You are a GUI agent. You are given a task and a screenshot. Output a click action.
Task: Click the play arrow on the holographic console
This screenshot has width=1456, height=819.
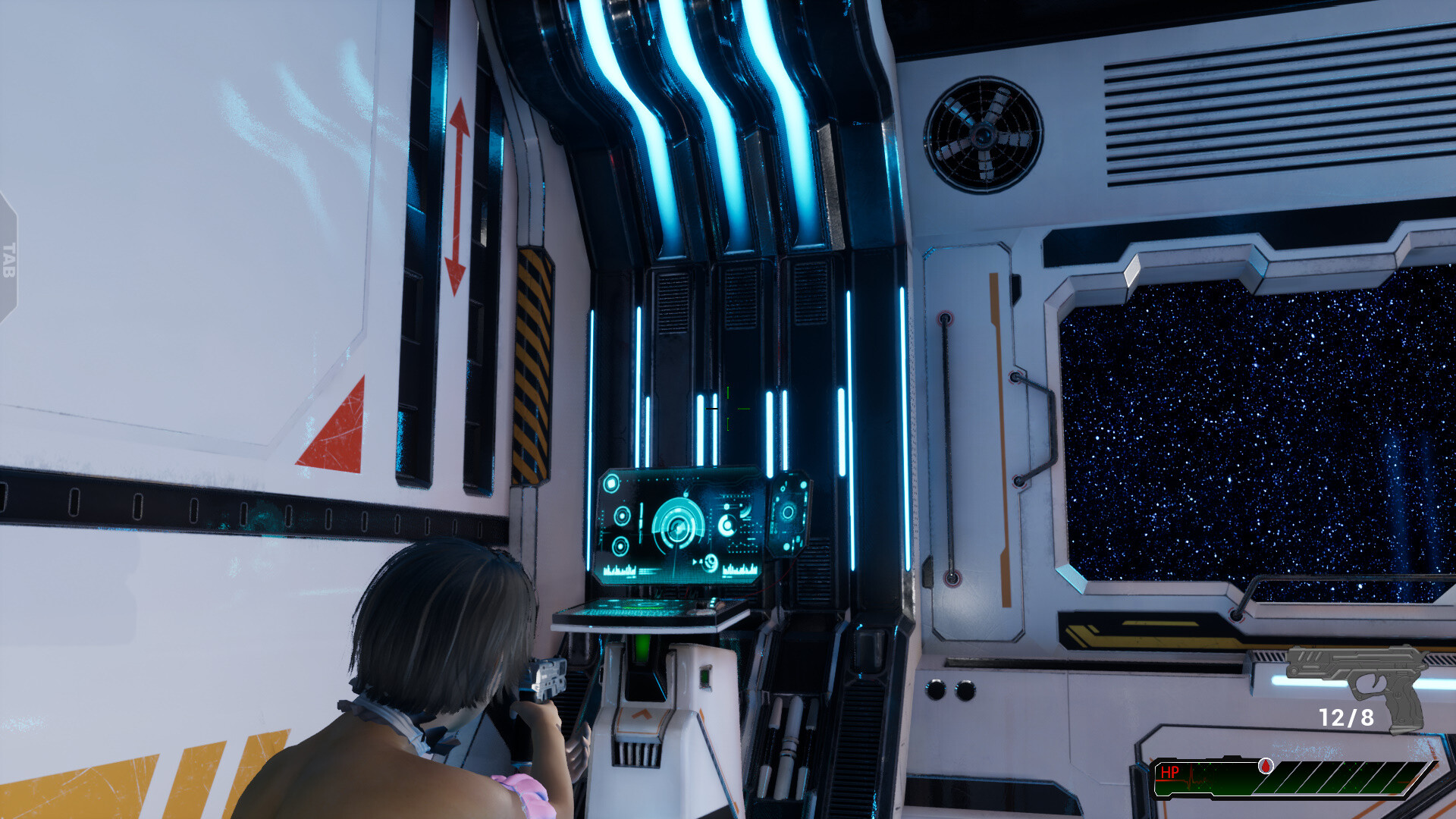point(695,561)
